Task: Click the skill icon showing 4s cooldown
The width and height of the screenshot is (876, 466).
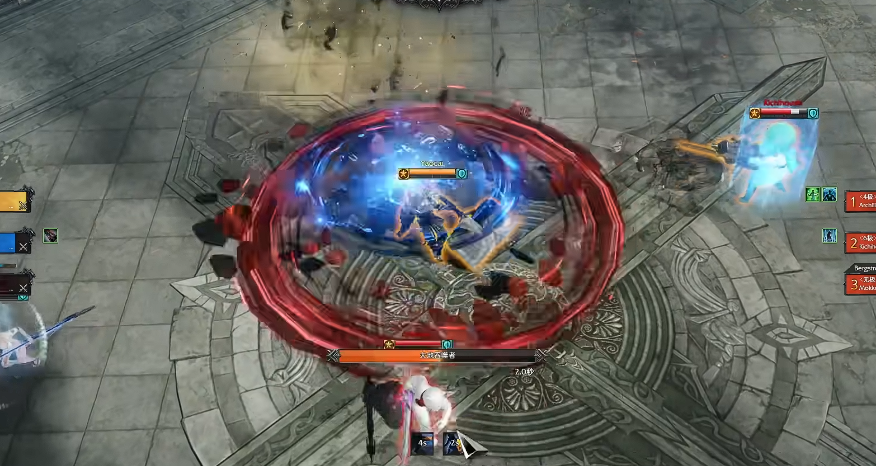Action: click(x=424, y=444)
